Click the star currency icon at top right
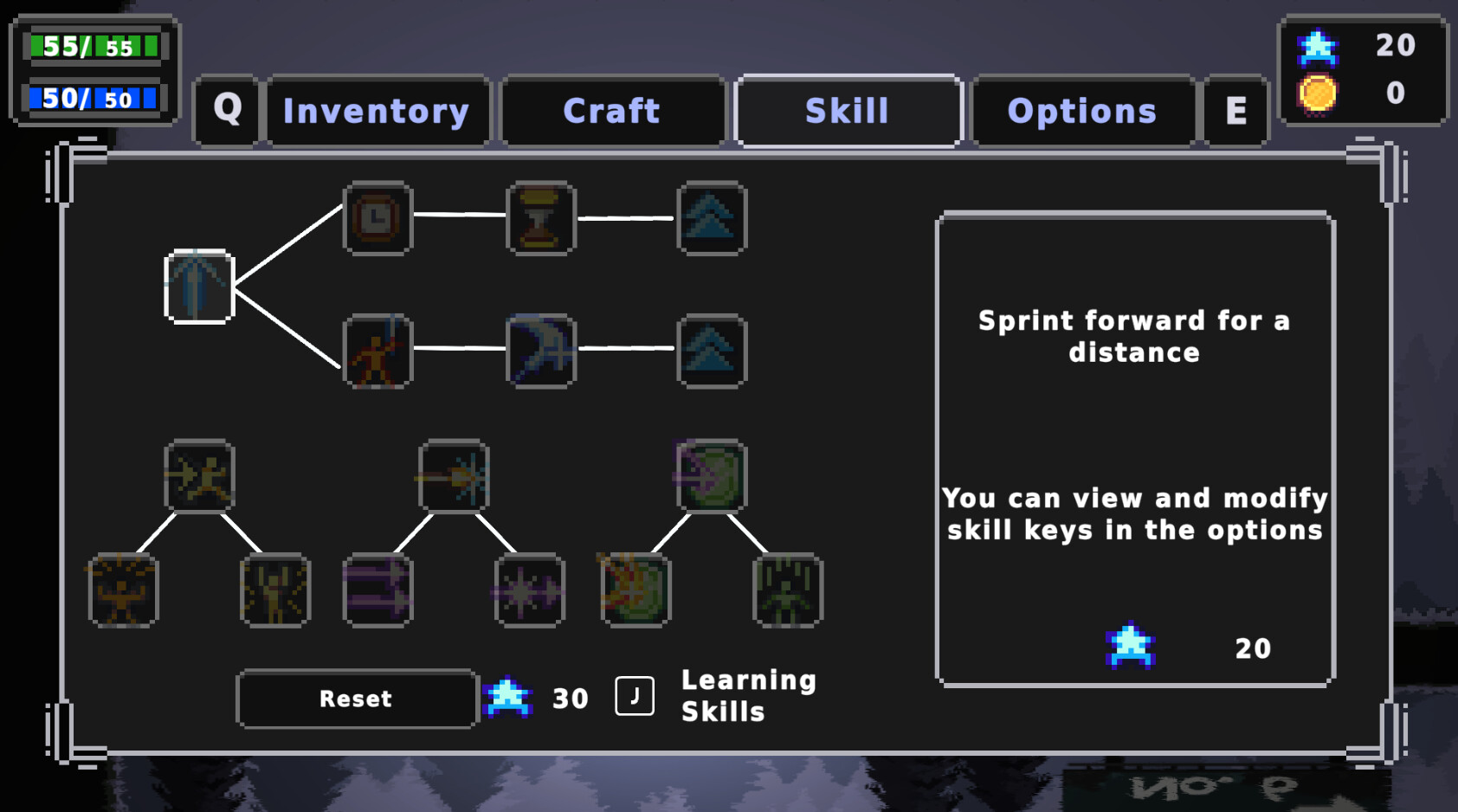Image resolution: width=1458 pixels, height=812 pixels. pyautogui.click(x=1318, y=48)
